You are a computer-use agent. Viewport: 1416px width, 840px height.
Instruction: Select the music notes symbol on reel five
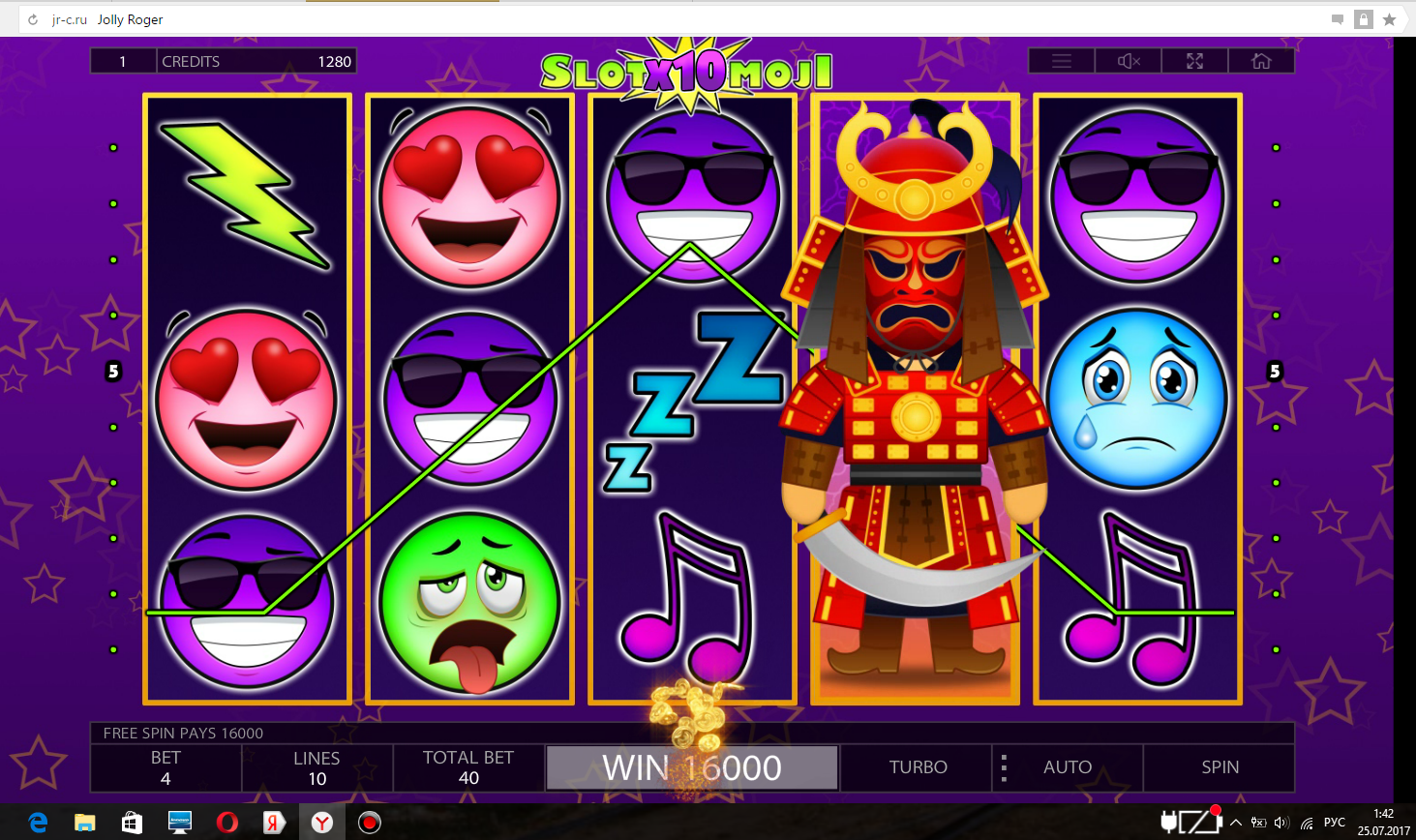tap(1138, 600)
